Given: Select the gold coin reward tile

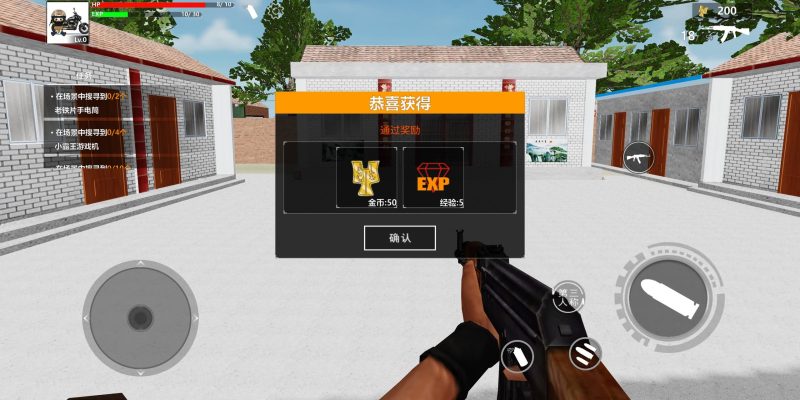Looking at the screenshot, I should (366, 178).
